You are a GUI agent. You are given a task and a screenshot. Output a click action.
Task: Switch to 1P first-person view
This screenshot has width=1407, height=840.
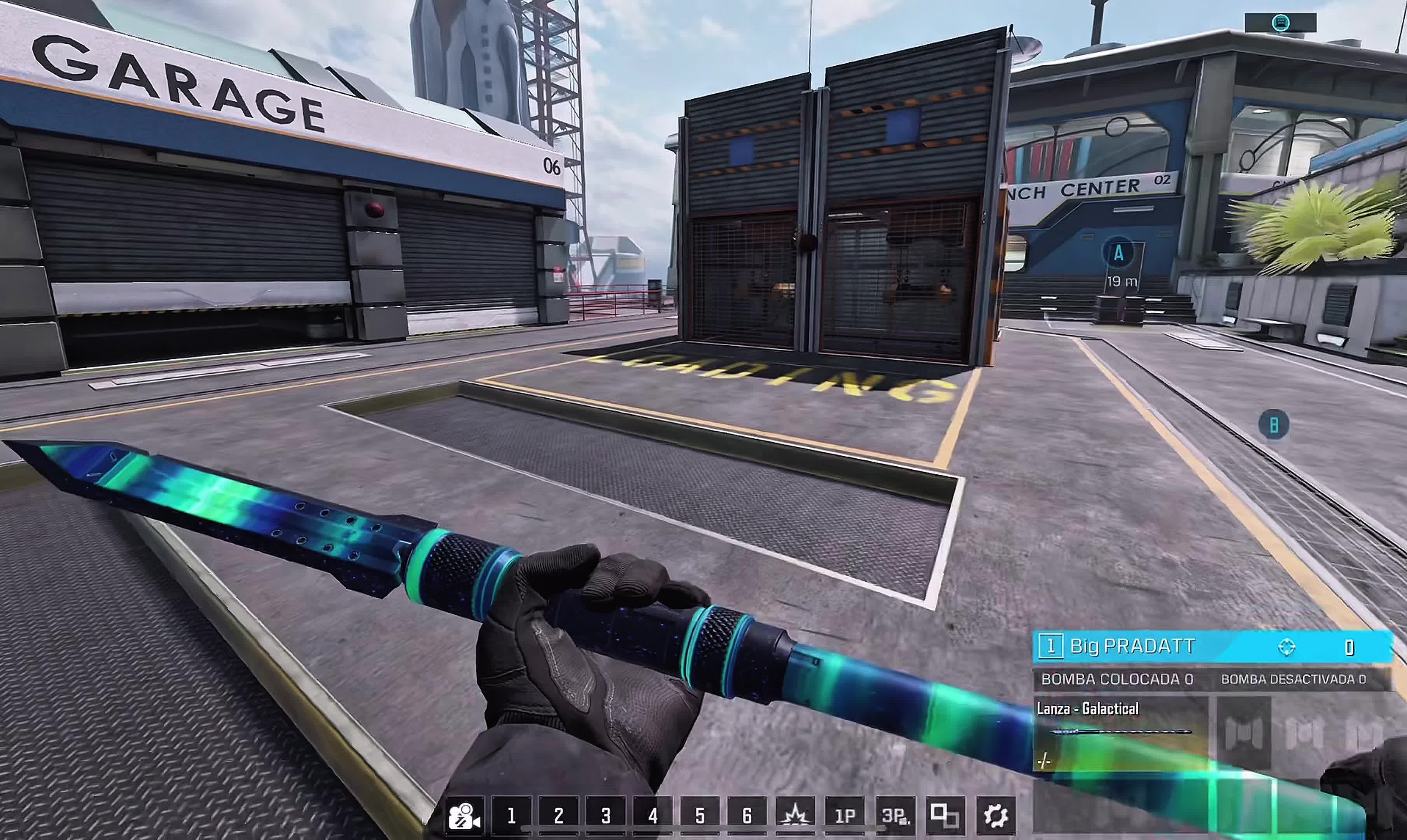[x=845, y=815]
